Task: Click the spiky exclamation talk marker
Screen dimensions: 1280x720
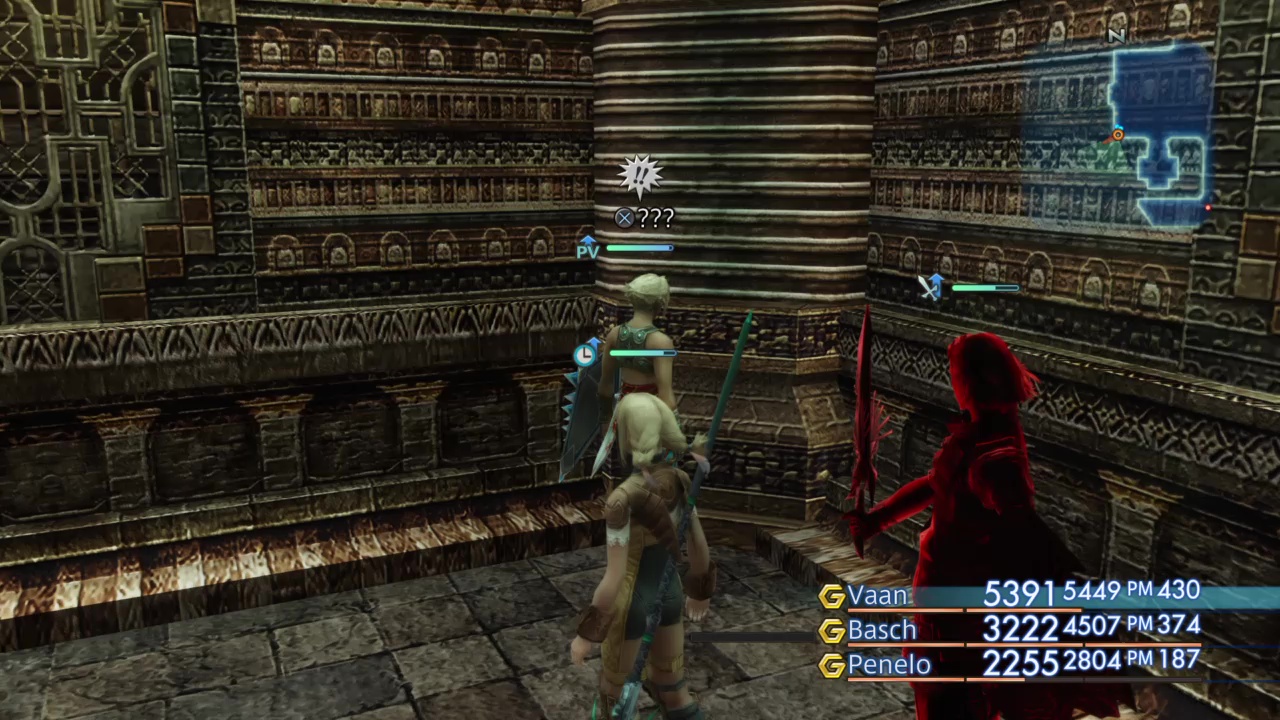Action: click(x=640, y=177)
